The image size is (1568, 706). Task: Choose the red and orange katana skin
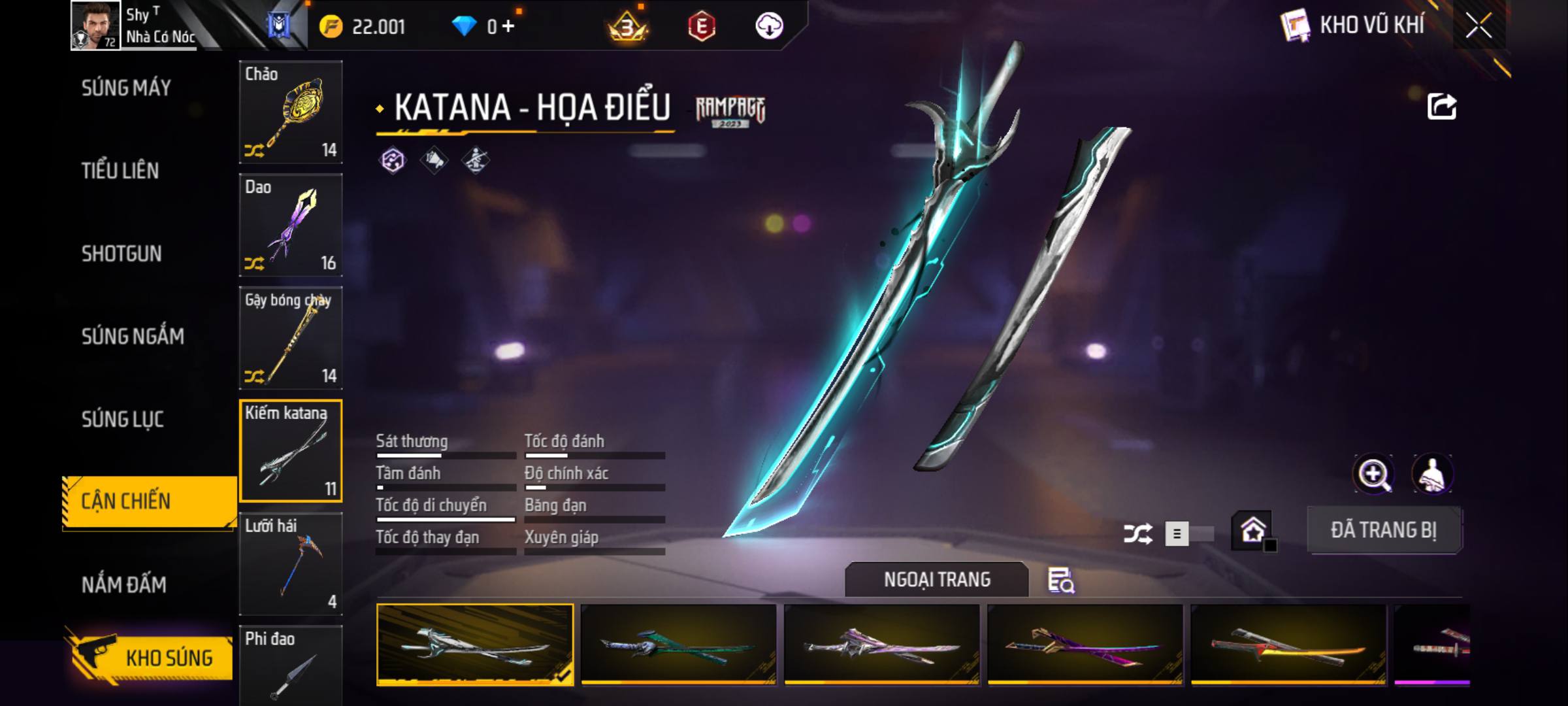(1288, 645)
